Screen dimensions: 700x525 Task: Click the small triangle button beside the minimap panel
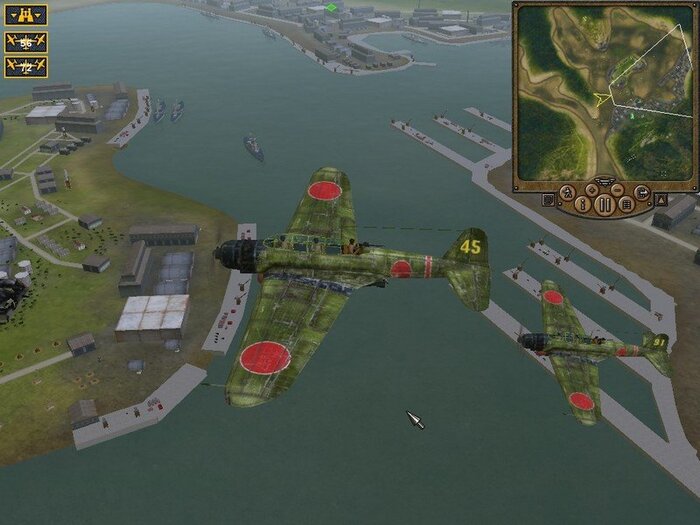point(660,199)
